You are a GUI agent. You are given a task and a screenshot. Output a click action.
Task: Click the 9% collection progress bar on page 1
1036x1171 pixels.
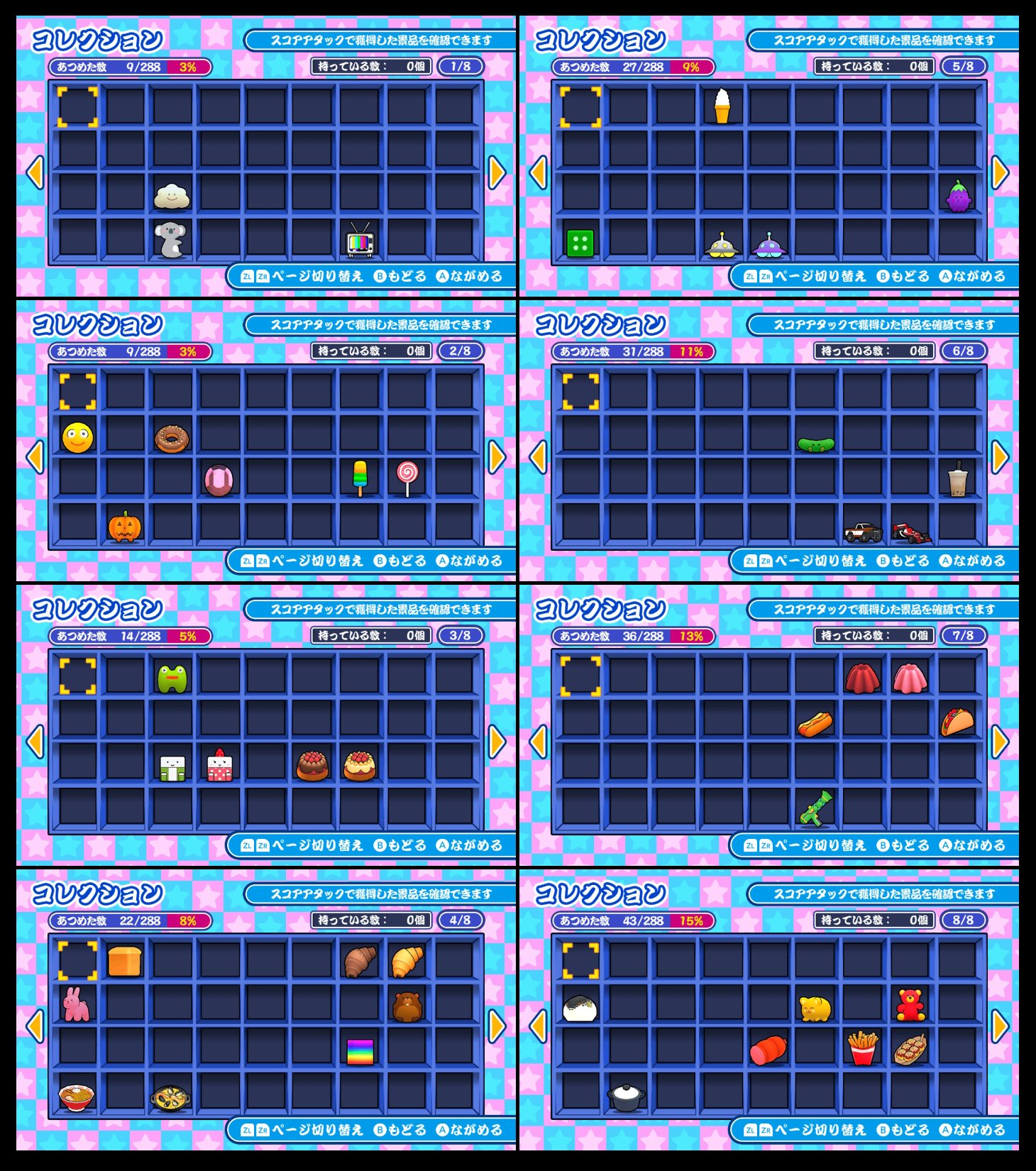[x=689, y=65]
